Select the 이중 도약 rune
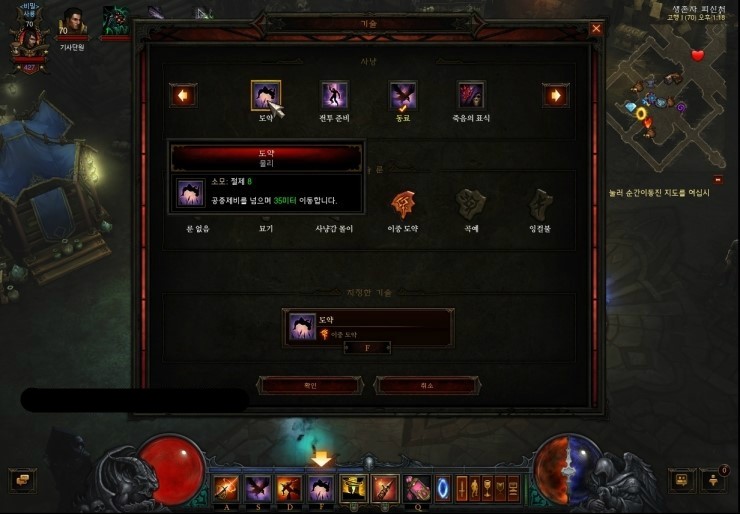 [x=403, y=204]
